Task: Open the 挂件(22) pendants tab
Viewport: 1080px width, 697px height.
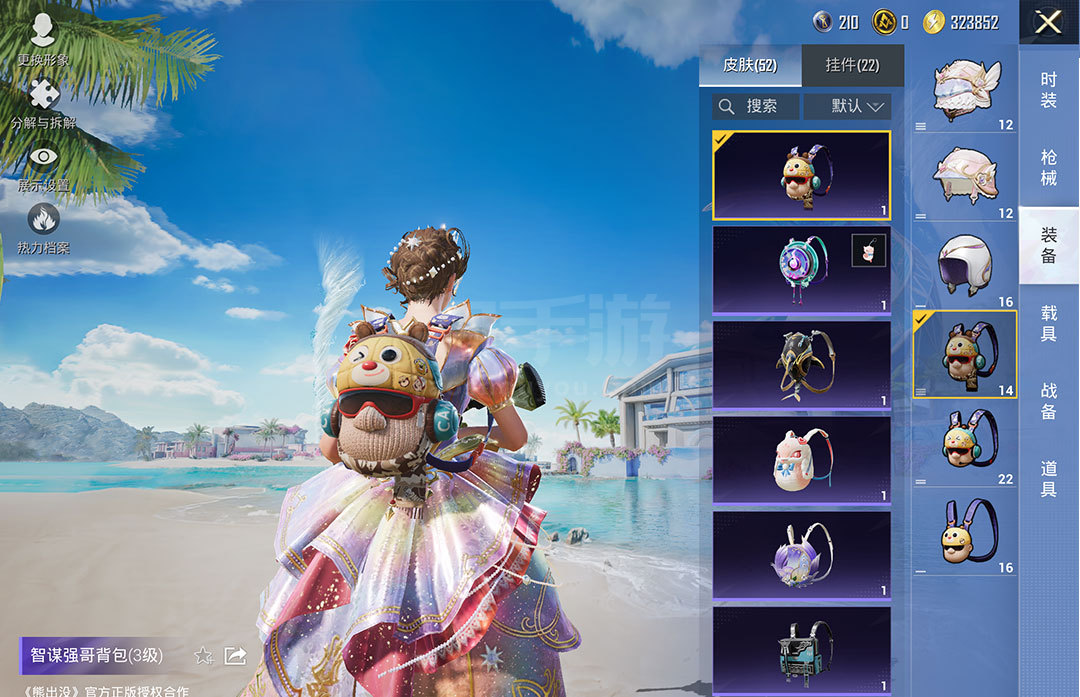Action: coord(852,66)
